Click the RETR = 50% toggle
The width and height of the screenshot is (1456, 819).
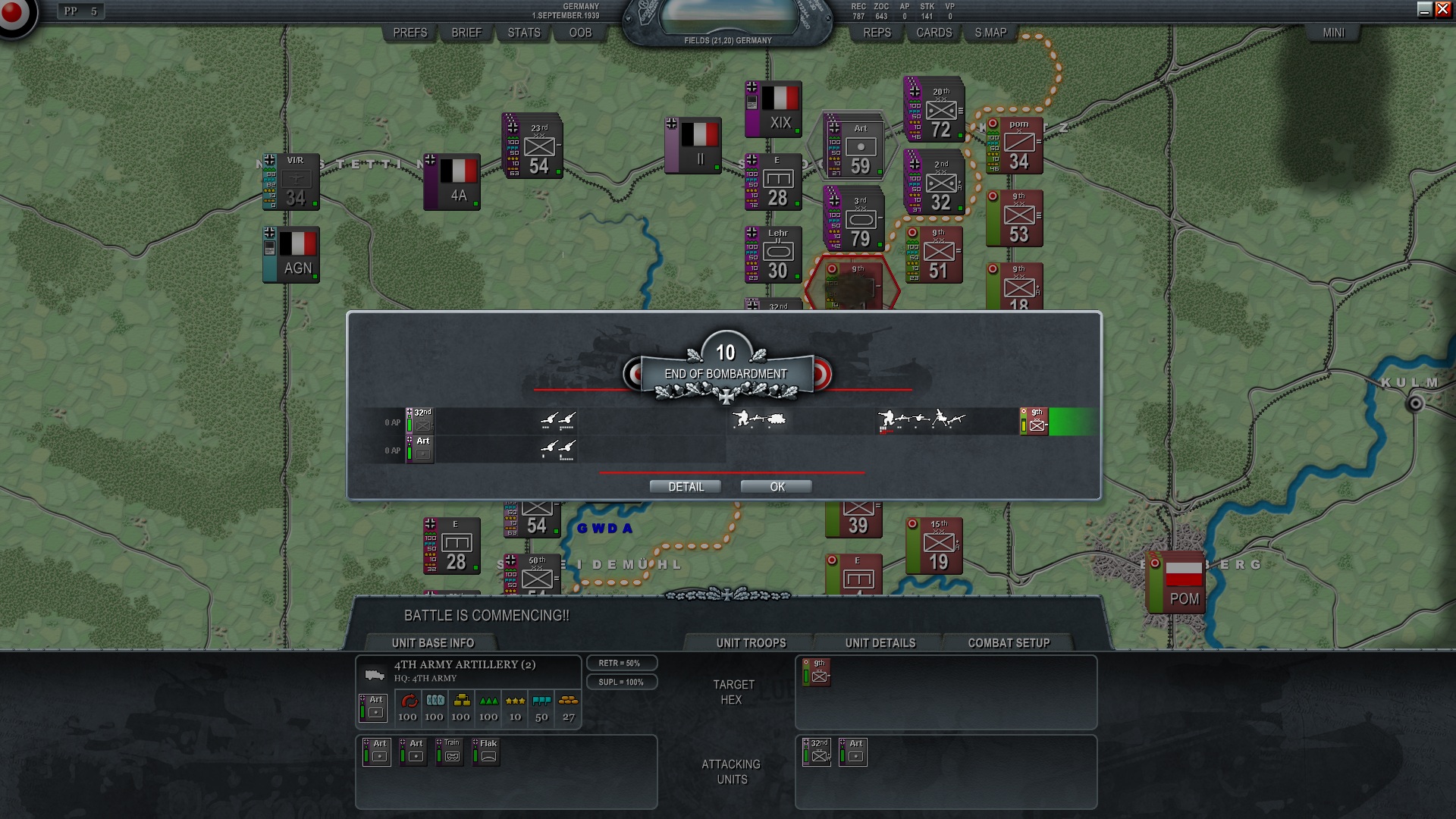point(622,662)
